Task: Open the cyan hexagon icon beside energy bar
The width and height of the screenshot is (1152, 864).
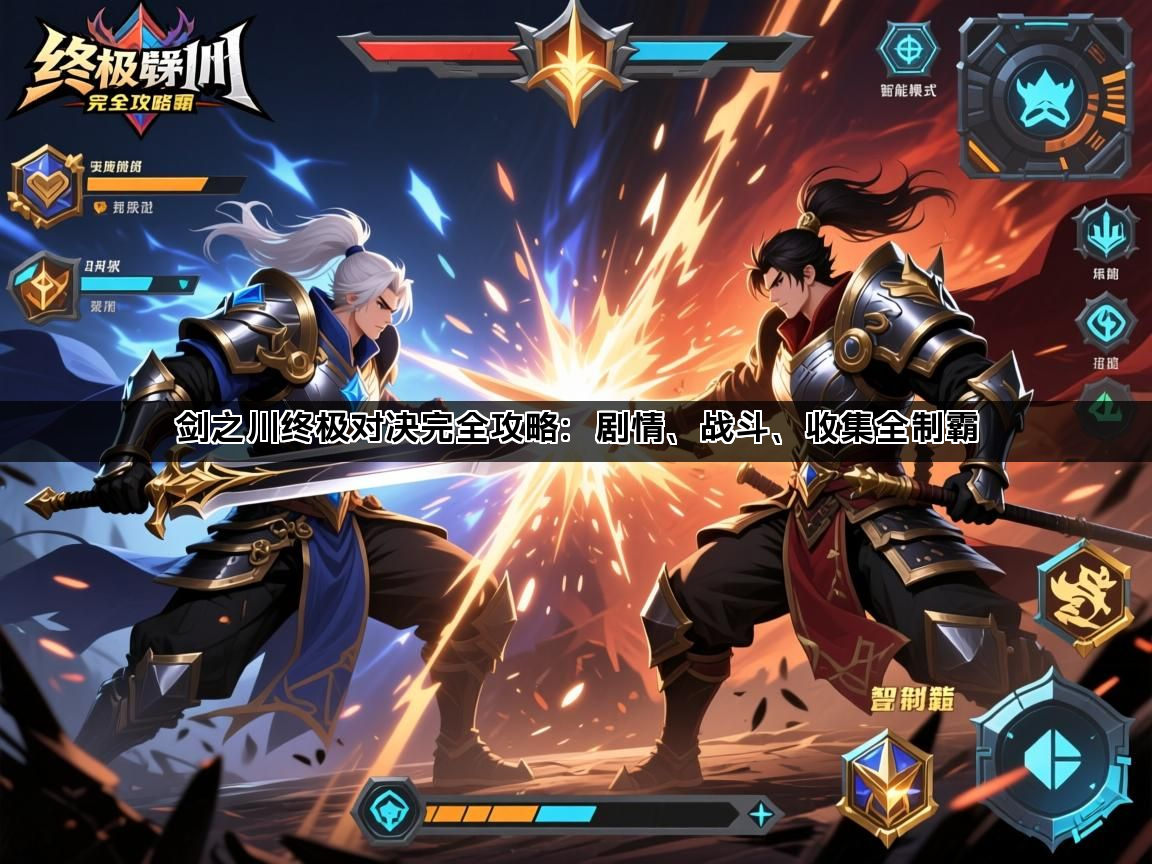Action: (x=388, y=812)
